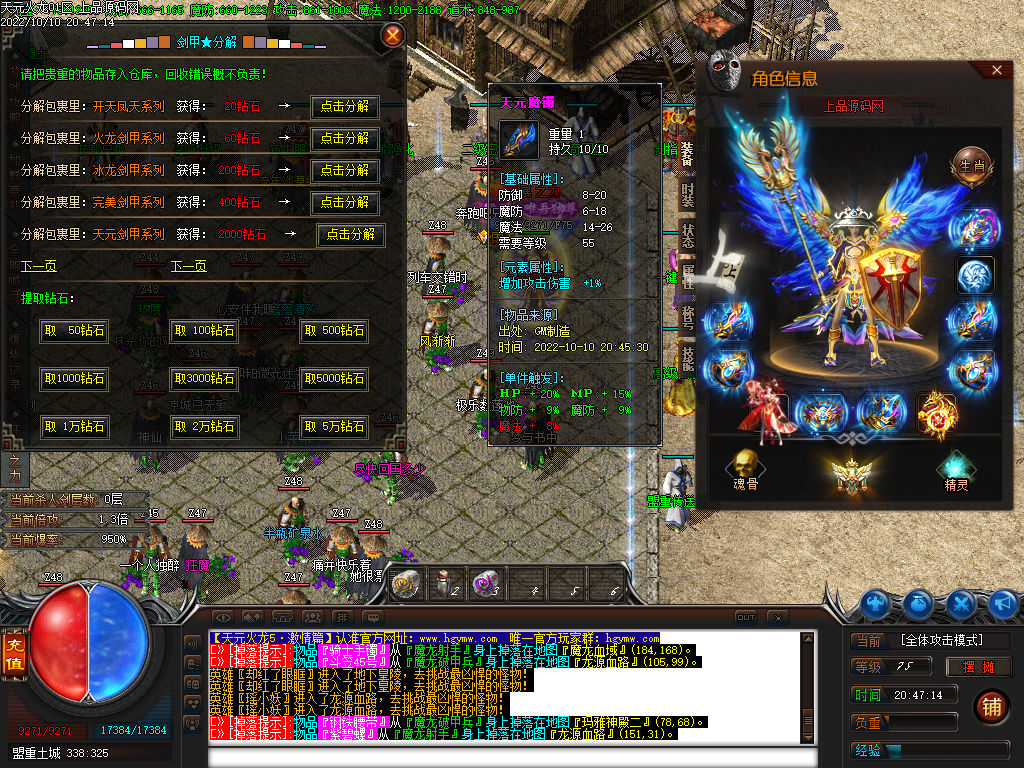Select the 取 1000钻石 option
This screenshot has width=1024, height=768.
point(74,379)
